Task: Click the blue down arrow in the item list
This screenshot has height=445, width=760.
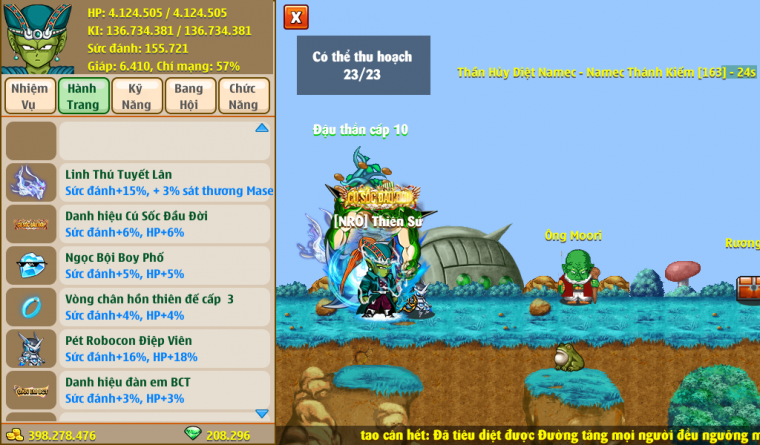Action: point(262,413)
